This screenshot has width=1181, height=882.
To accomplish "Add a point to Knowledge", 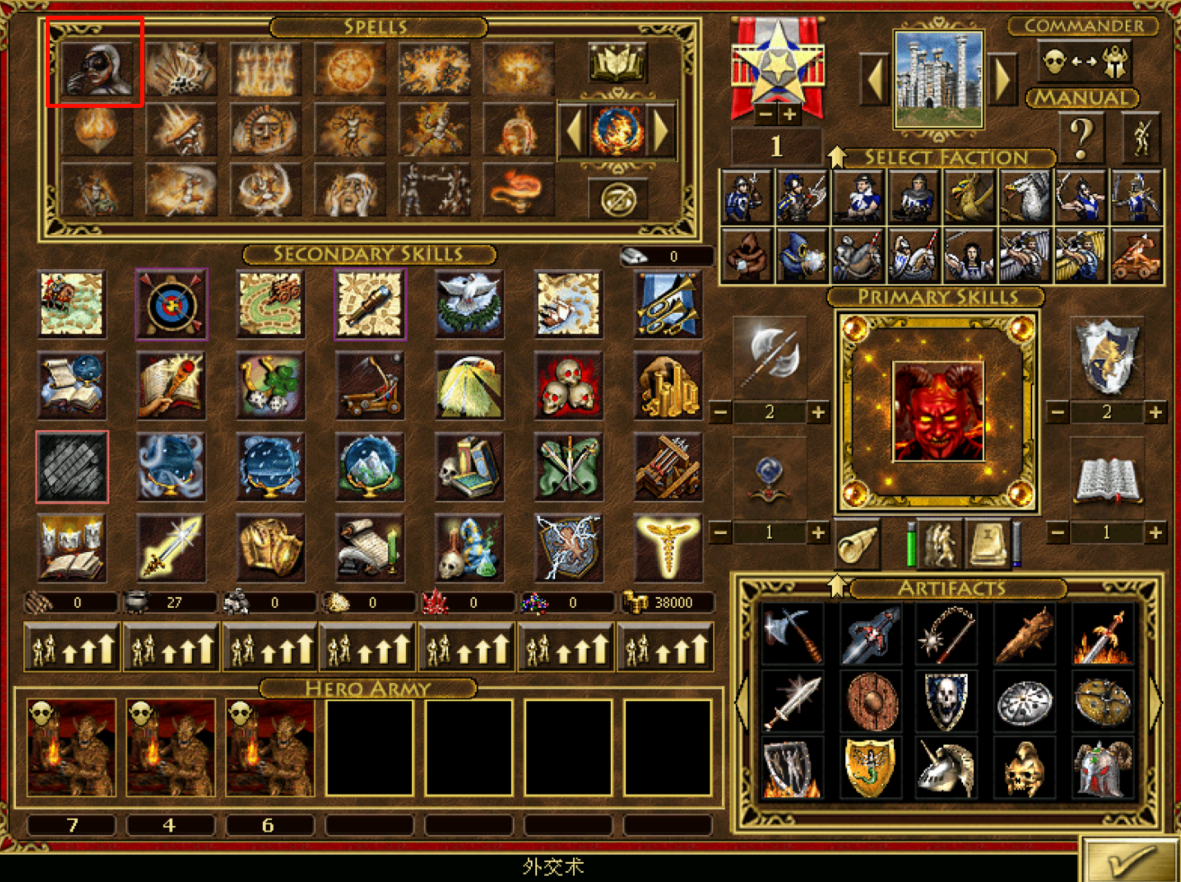I will pyautogui.click(x=1155, y=533).
